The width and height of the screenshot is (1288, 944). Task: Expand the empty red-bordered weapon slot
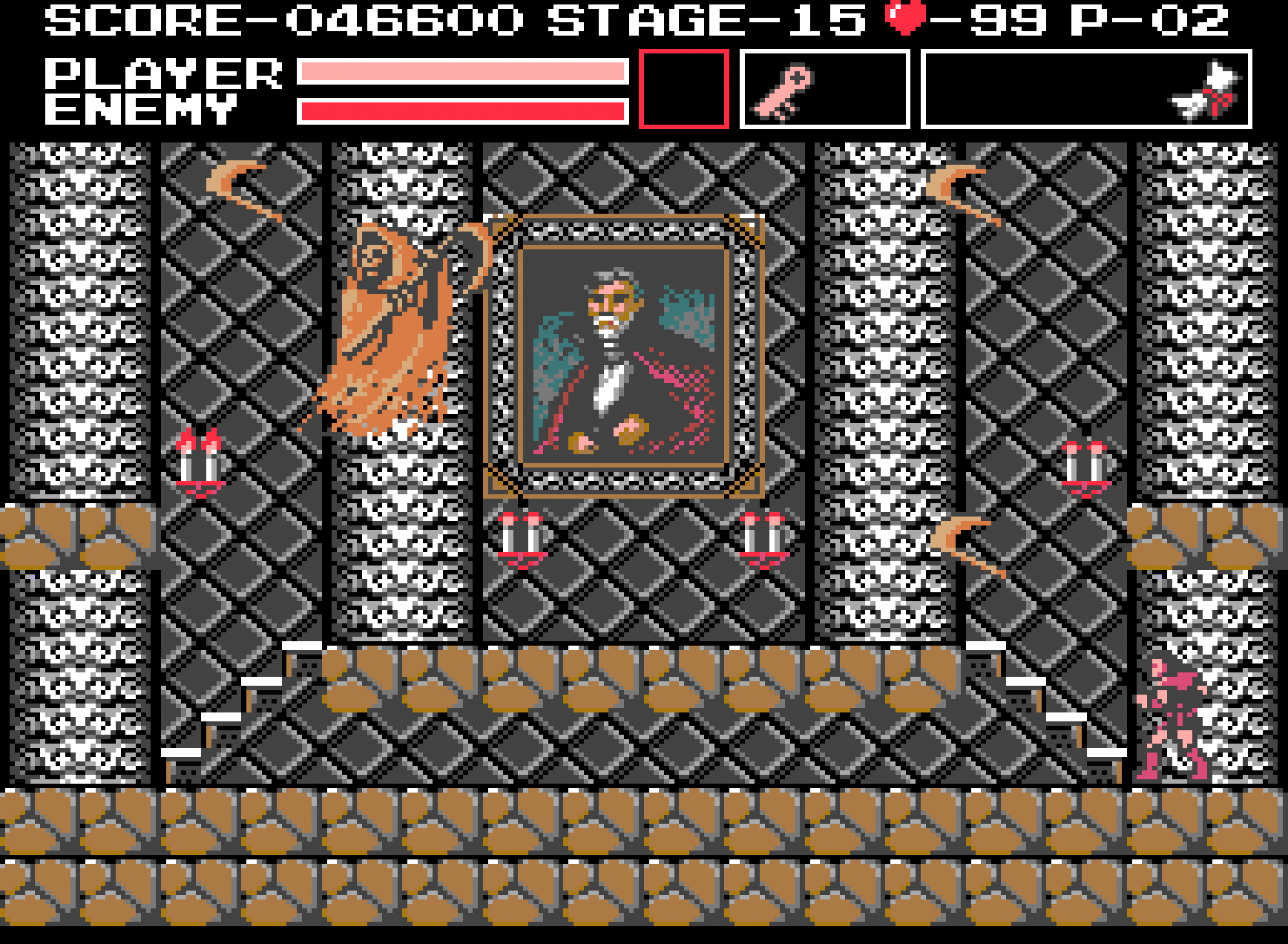coord(683,89)
